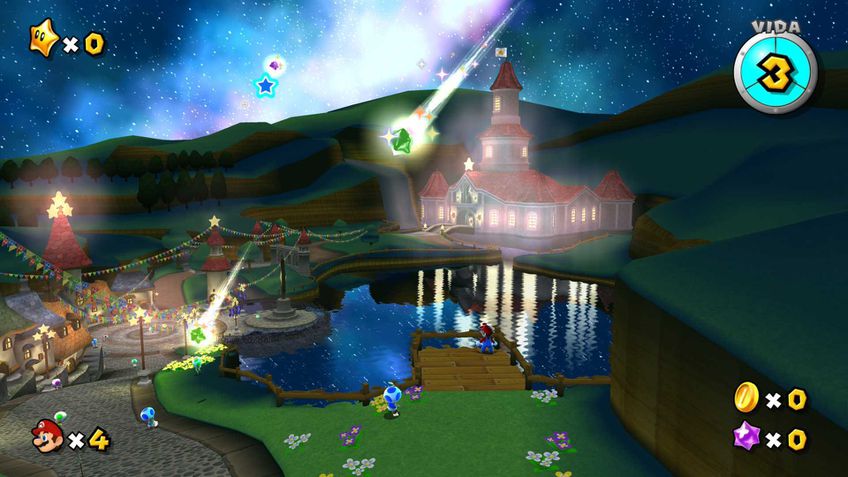The image size is (848, 477).
Task: Click the gold coin counter icon
Action: coord(747,397)
